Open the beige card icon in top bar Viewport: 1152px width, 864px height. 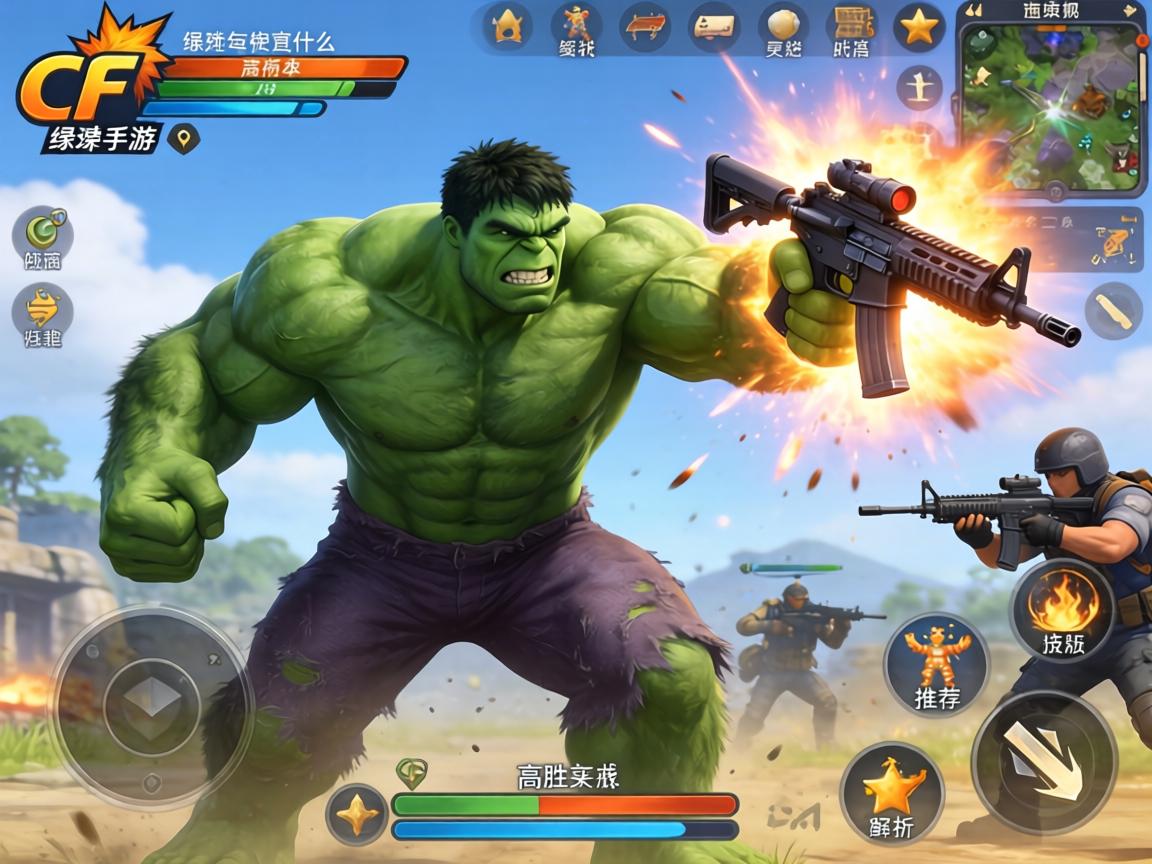point(714,27)
